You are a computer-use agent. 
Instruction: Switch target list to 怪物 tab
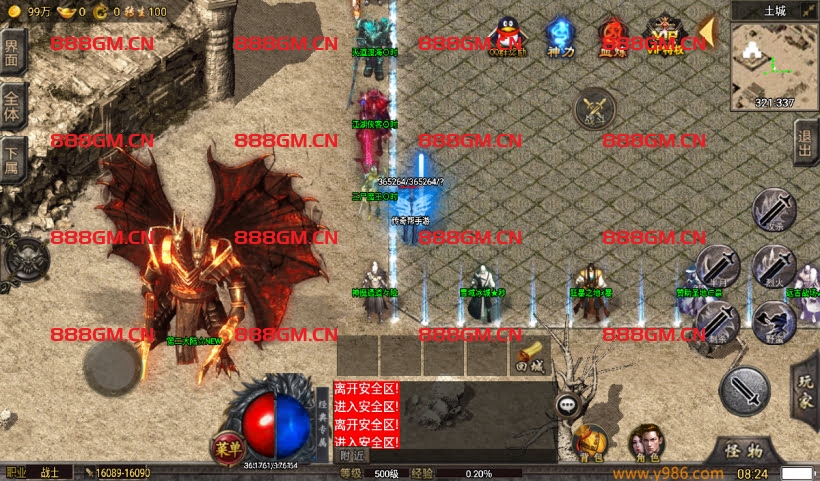pyautogui.click(x=742, y=451)
